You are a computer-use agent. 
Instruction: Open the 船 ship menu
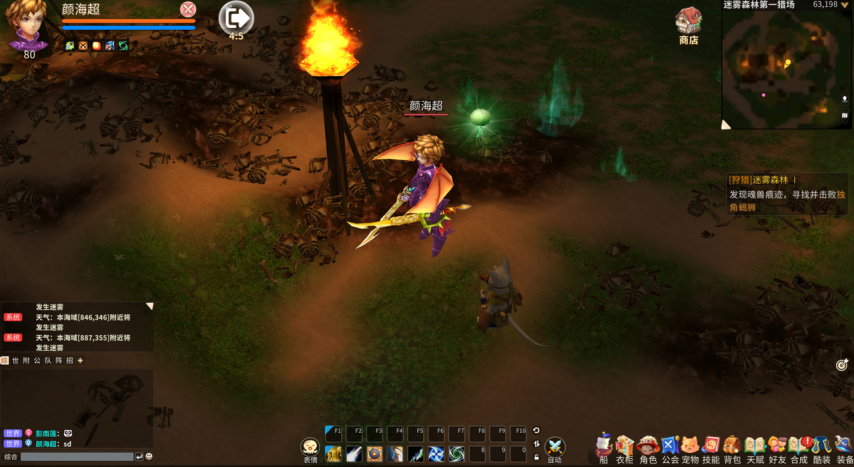(603, 446)
